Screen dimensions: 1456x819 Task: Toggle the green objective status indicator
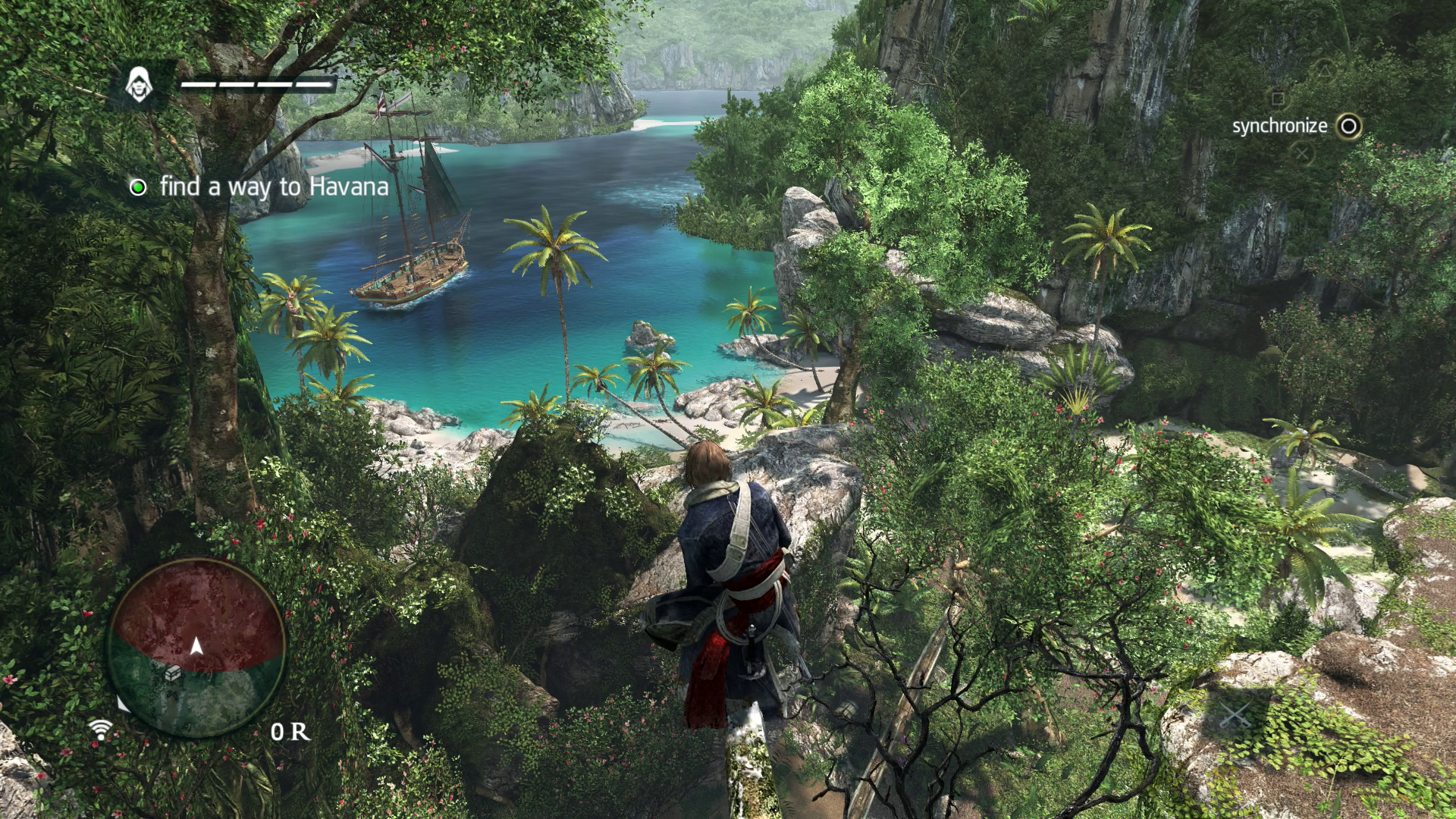coord(137,187)
